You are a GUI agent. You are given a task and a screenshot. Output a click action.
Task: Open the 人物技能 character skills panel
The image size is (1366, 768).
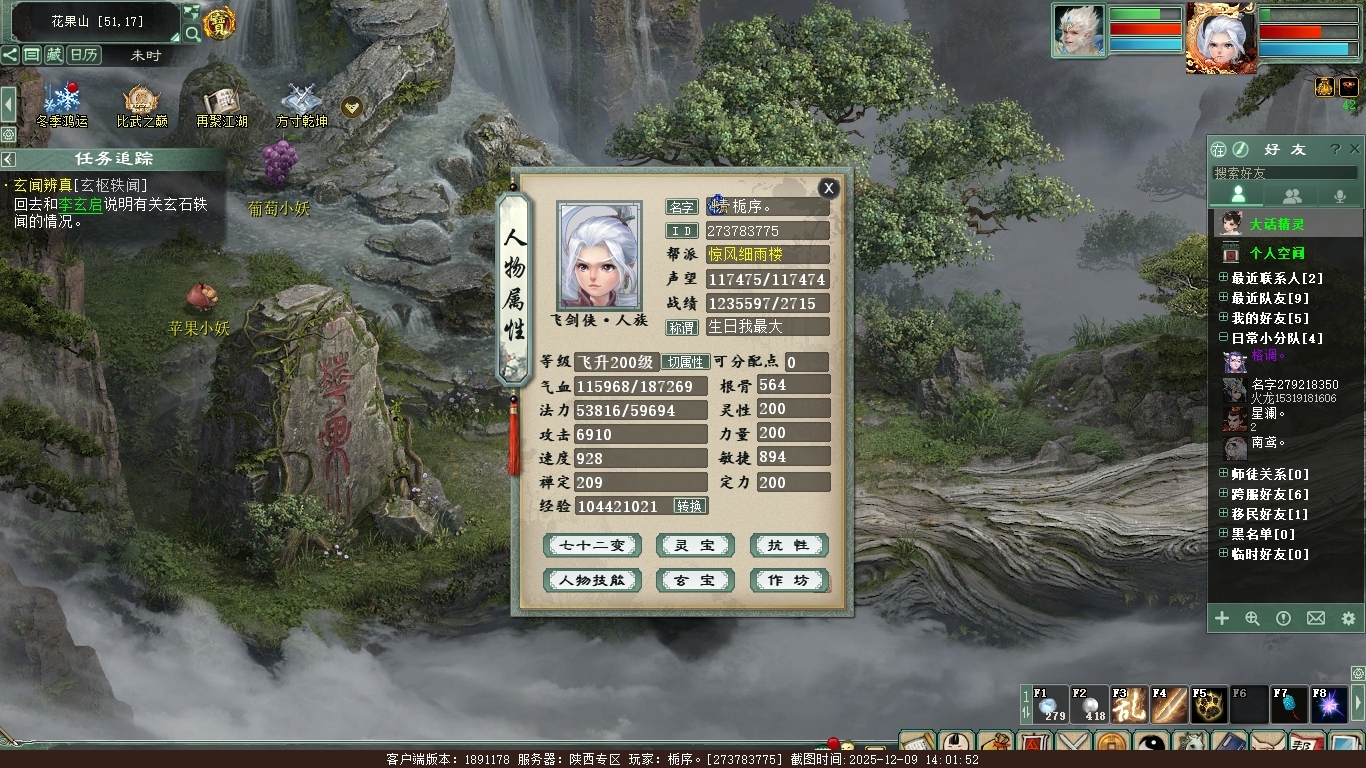(x=592, y=580)
